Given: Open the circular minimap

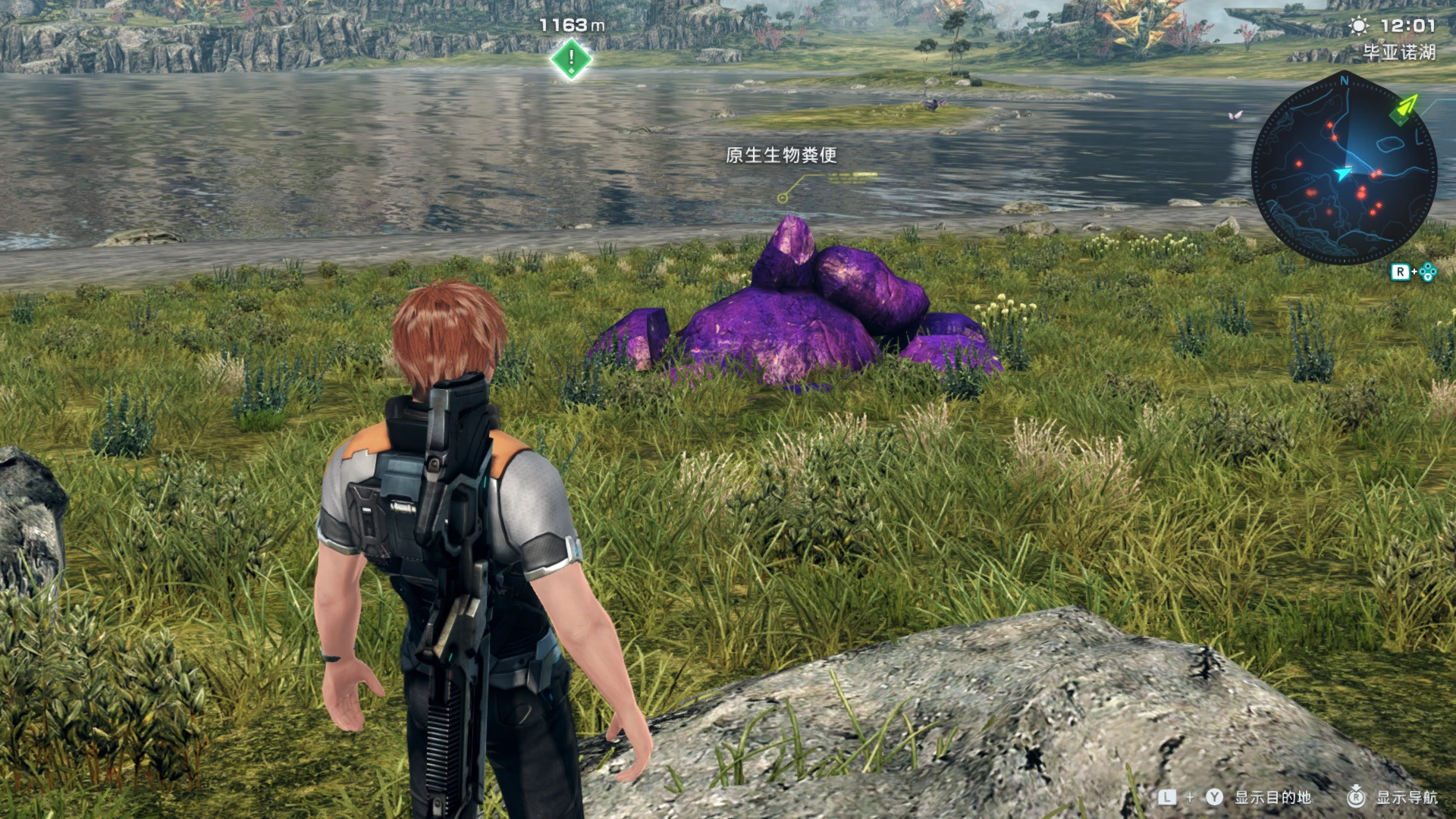Looking at the screenshot, I should tap(1344, 168).
